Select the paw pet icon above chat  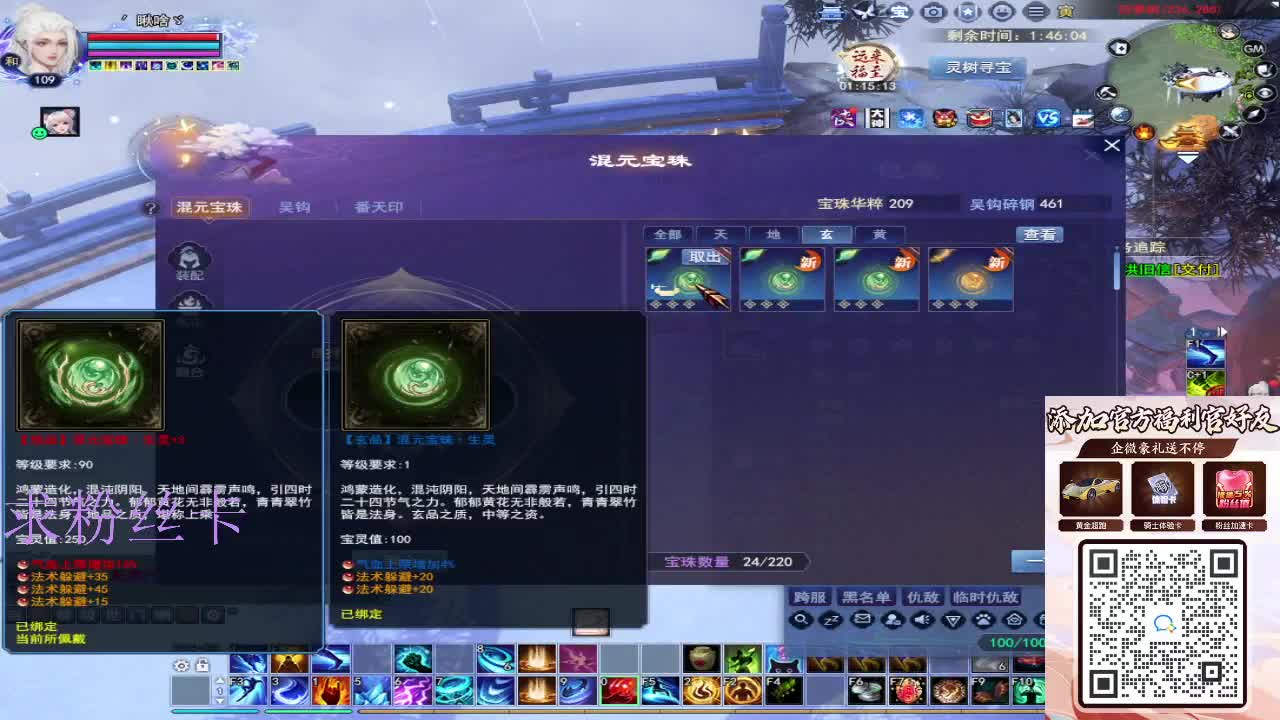point(983,620)
